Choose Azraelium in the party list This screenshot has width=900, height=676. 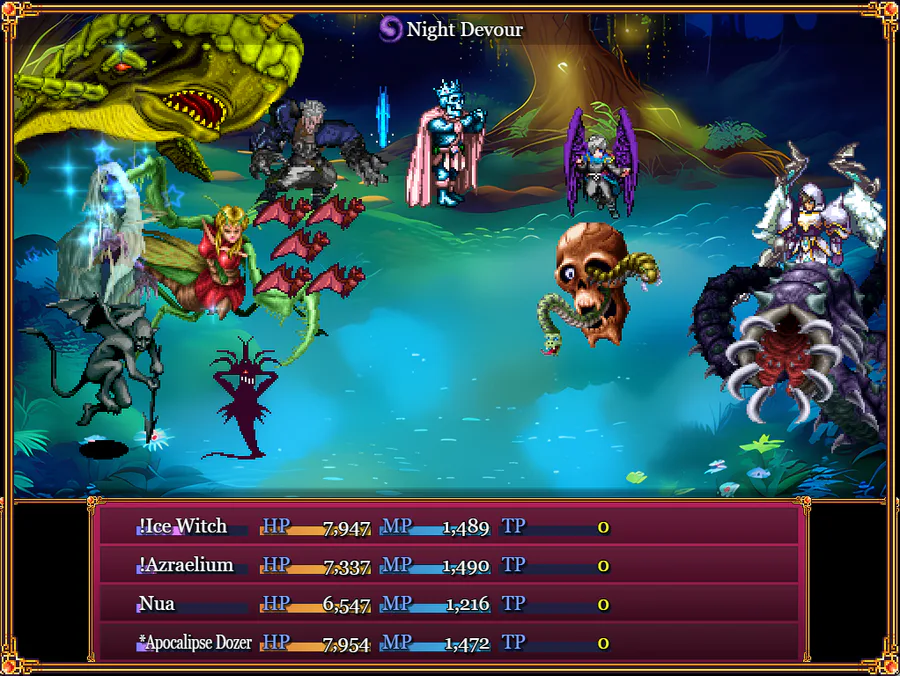click(450, 566)
